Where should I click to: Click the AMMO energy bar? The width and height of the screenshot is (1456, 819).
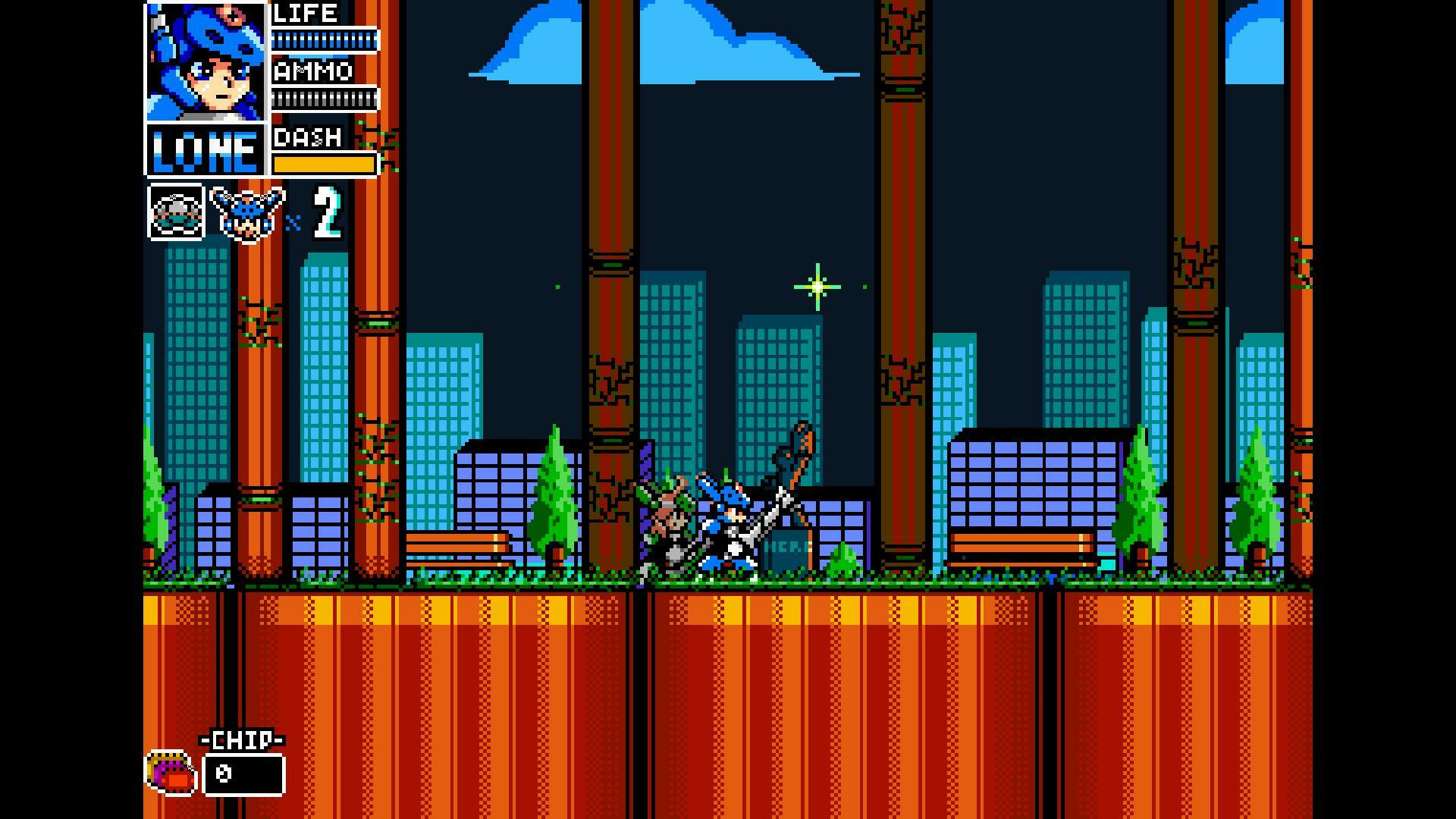pos(326,97)
